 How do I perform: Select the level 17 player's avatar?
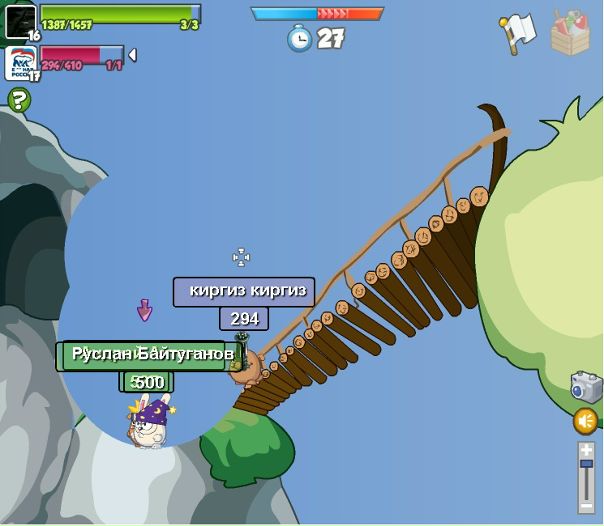coord(20,62)
